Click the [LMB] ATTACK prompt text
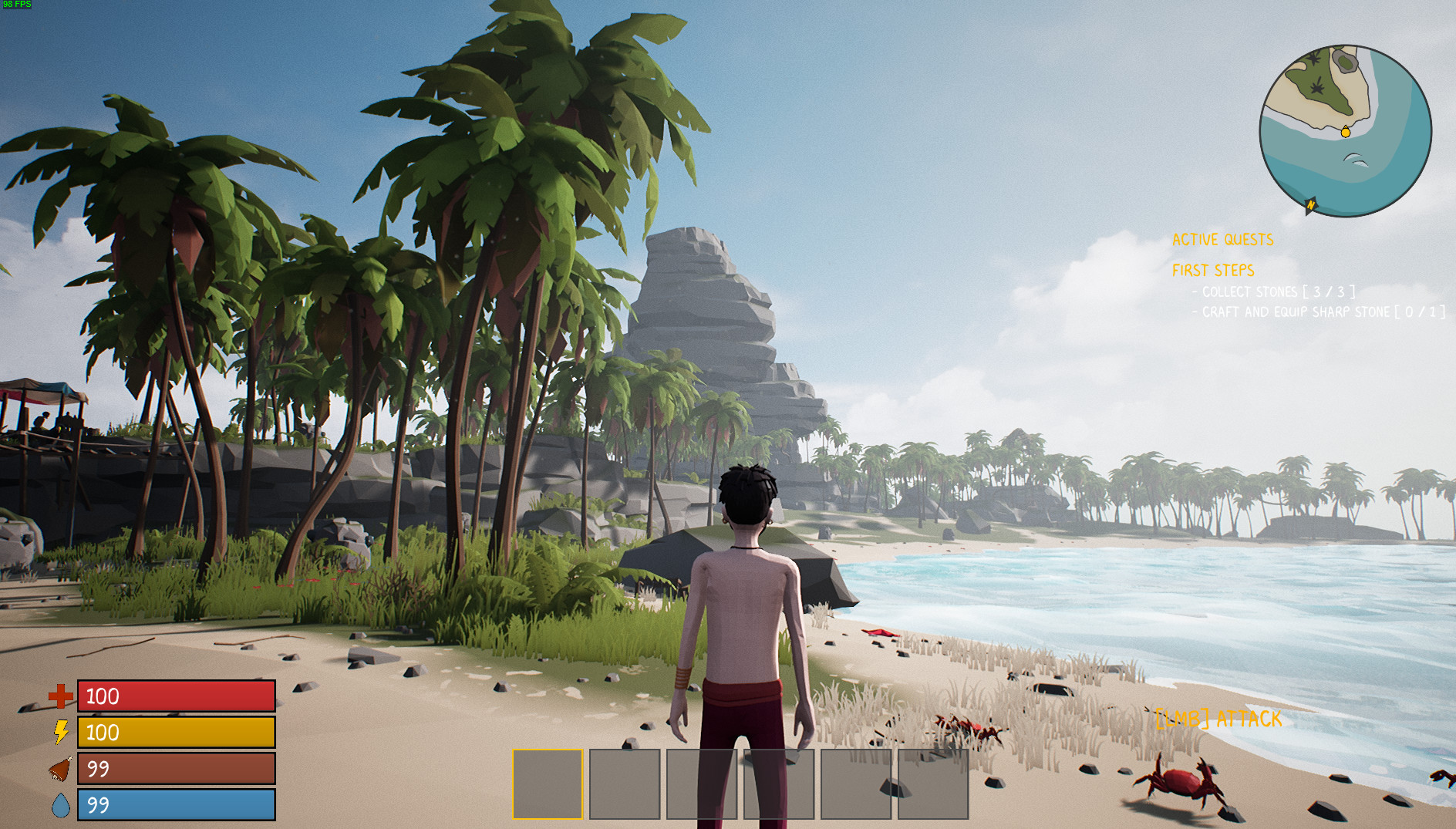The width and height of the screenshot is (1456, 829). (1217, 720)
